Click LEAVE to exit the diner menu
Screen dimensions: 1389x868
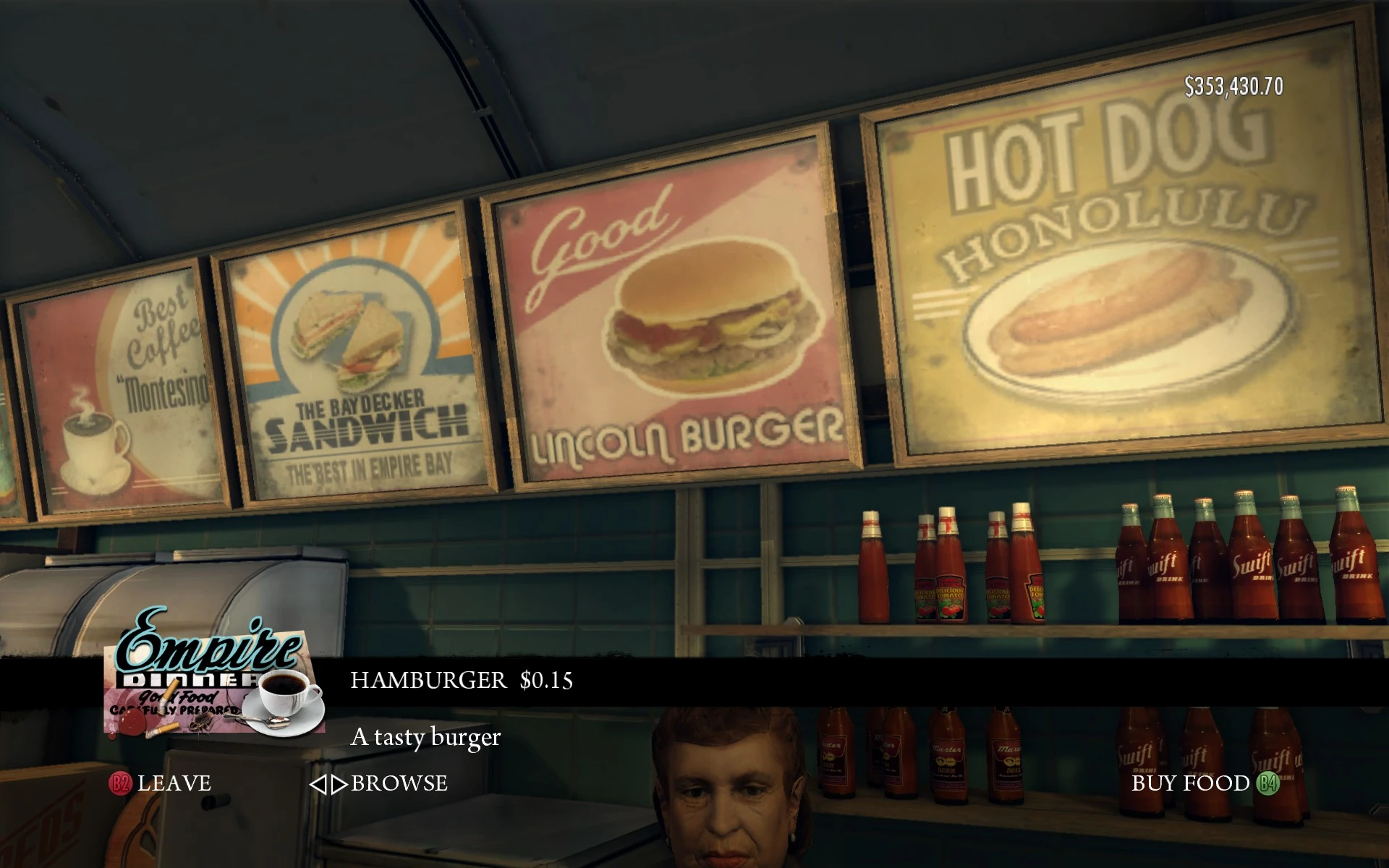(x=175, y=783)
